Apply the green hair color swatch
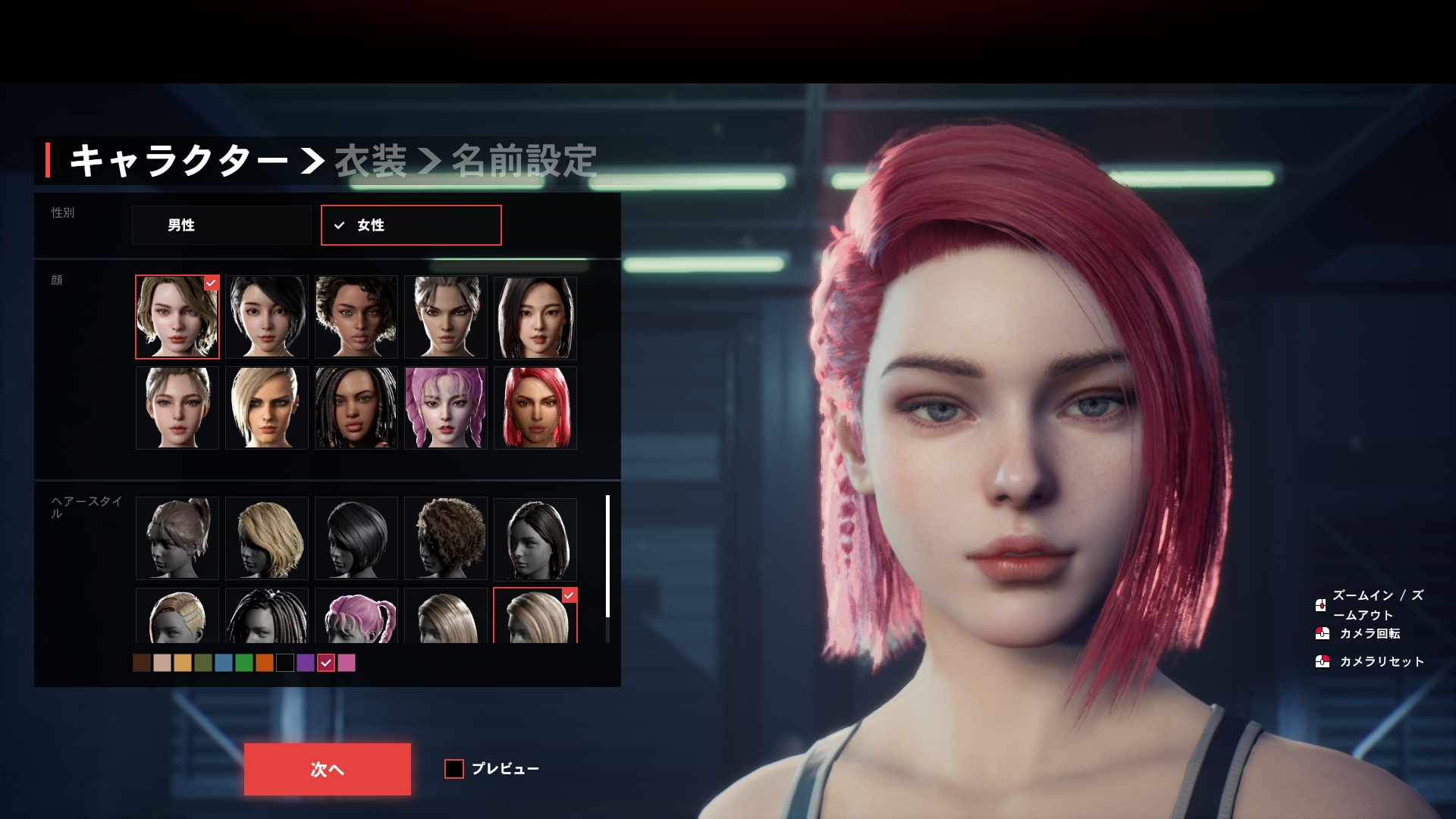The width and height of the screenshot is (1456, 819). tap(244, 663)
